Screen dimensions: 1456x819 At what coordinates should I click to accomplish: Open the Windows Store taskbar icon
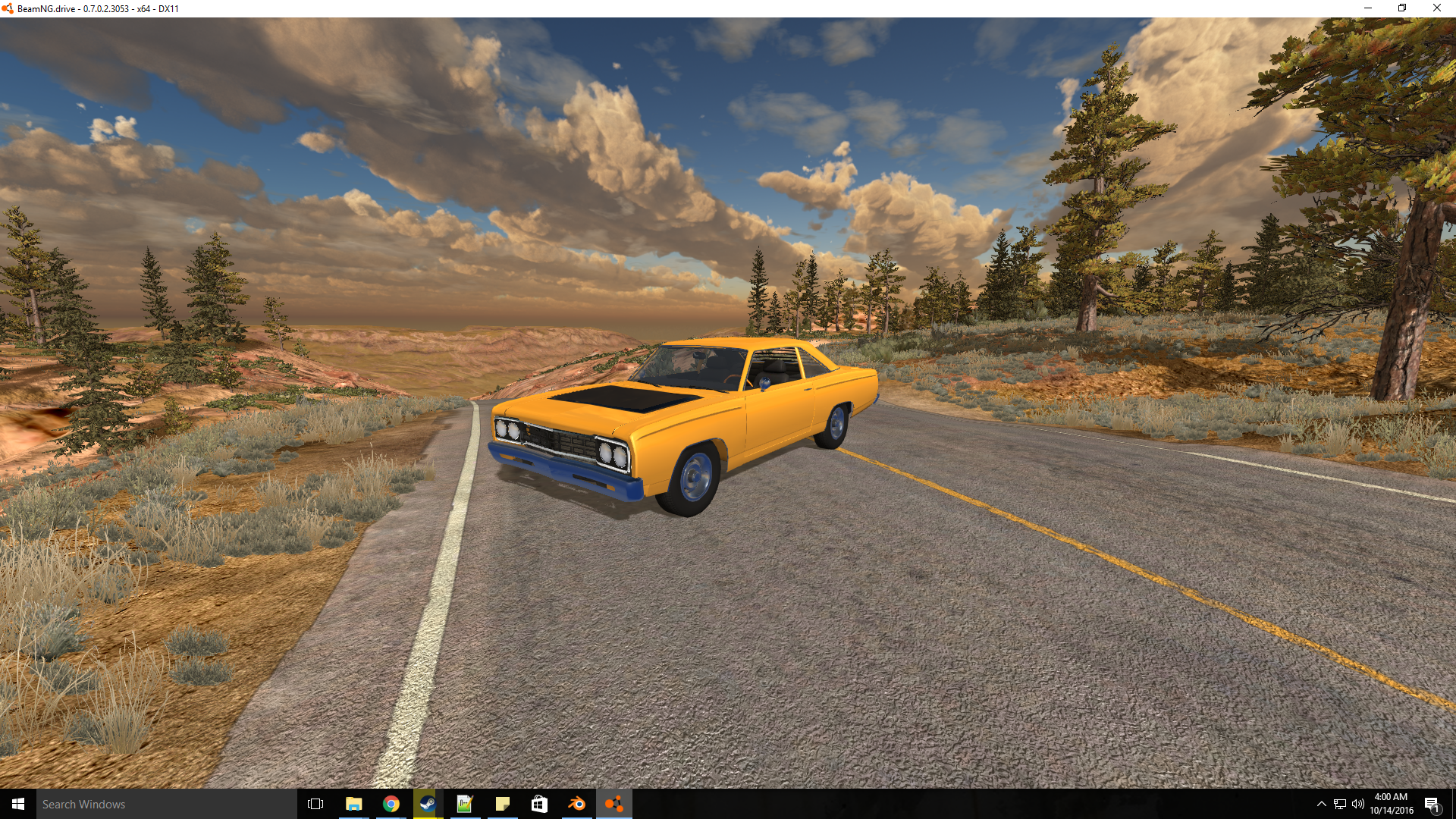tap(540, 804)
